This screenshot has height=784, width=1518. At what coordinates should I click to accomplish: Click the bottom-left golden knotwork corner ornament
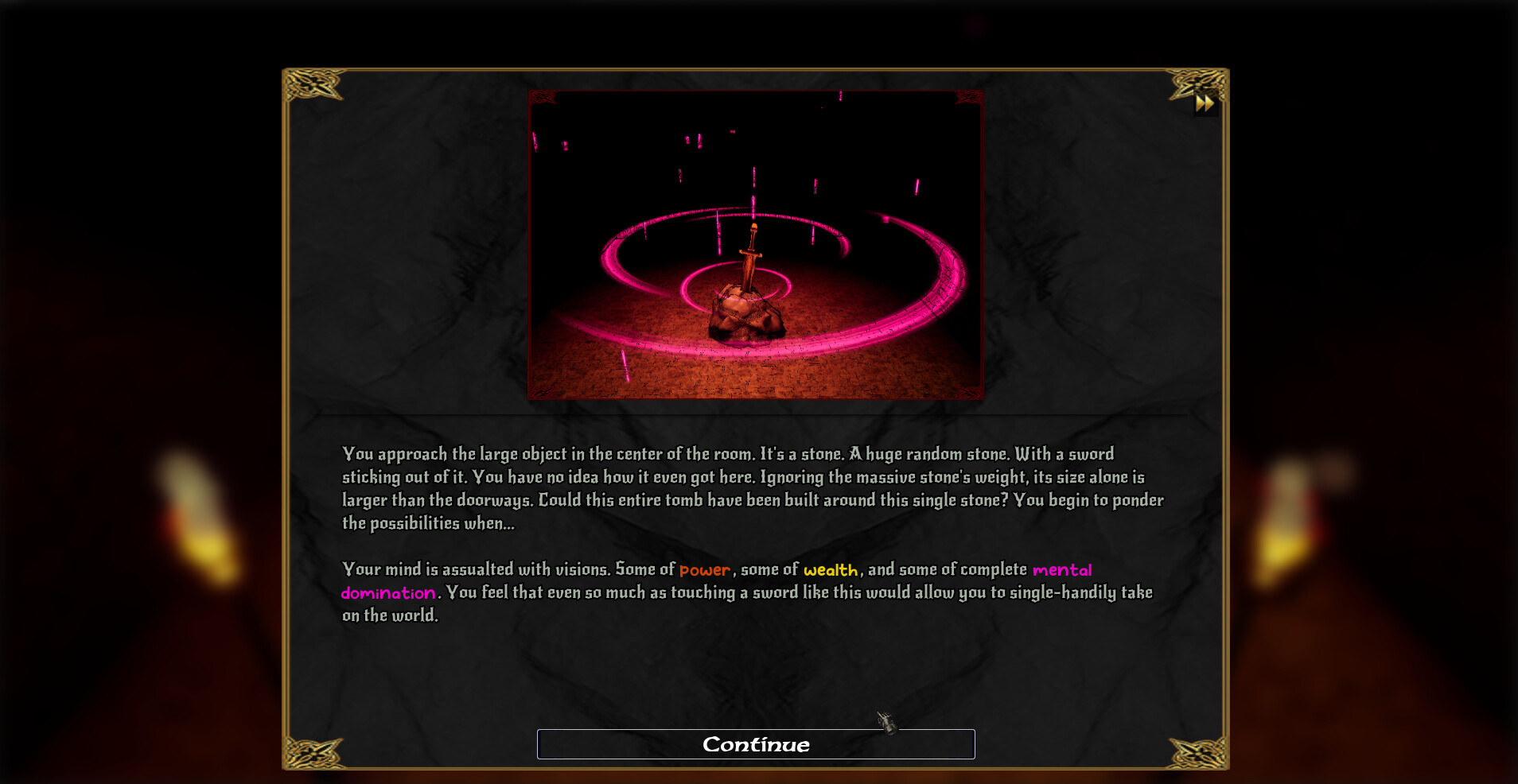coord(314,751)
